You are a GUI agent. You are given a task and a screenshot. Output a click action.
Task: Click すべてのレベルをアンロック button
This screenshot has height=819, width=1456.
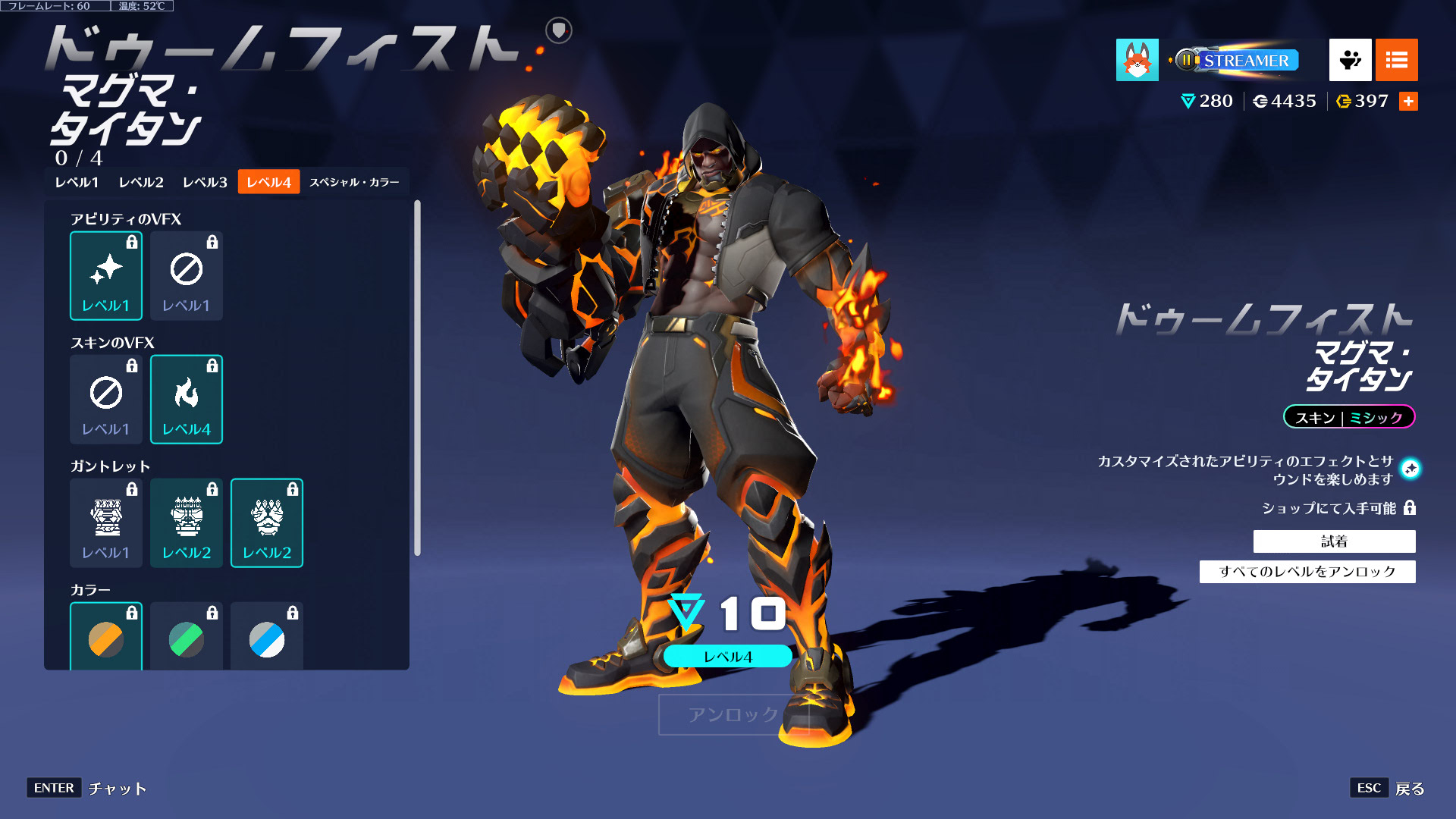point(1307,572)
